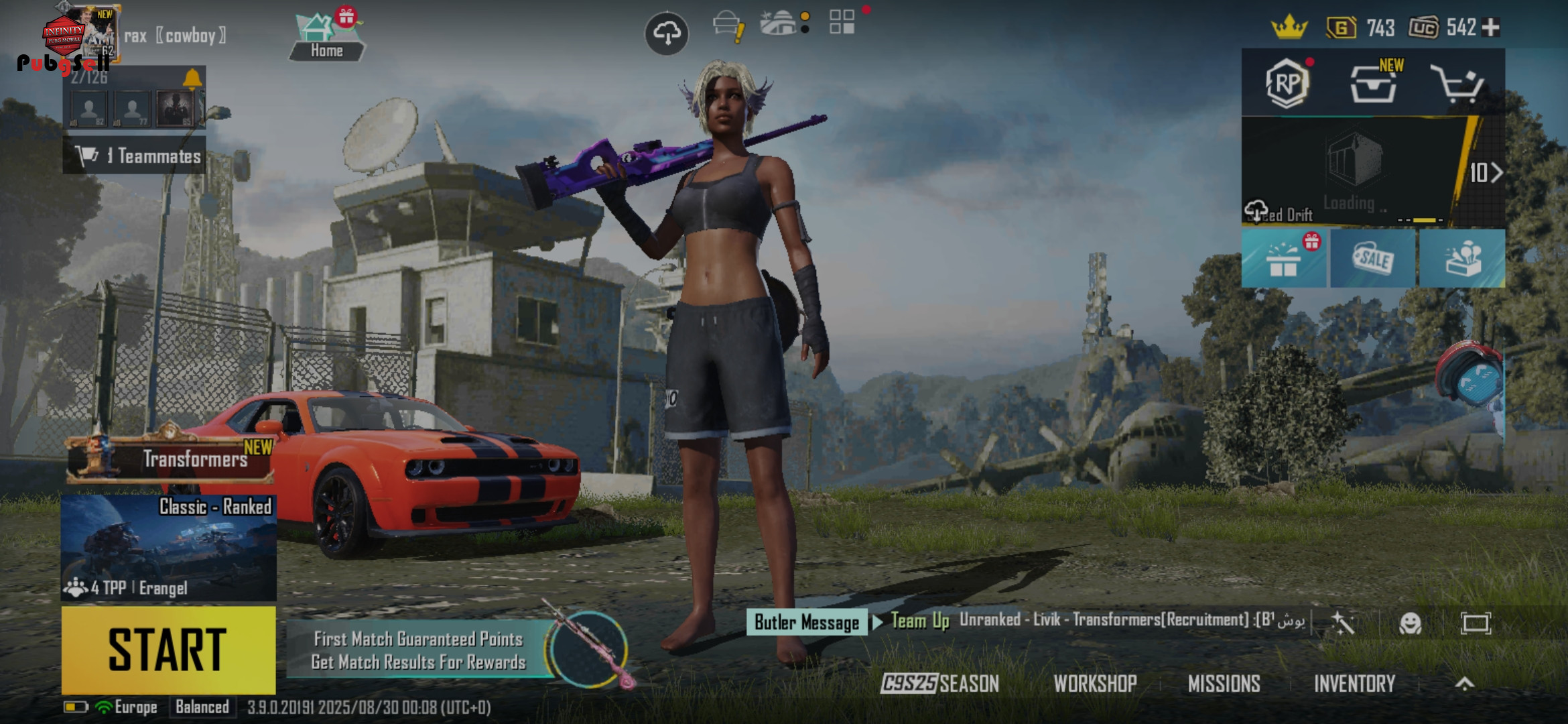Open the shopping cart shop icon
Screen dimensions: 1568x724
(1457, 84)
